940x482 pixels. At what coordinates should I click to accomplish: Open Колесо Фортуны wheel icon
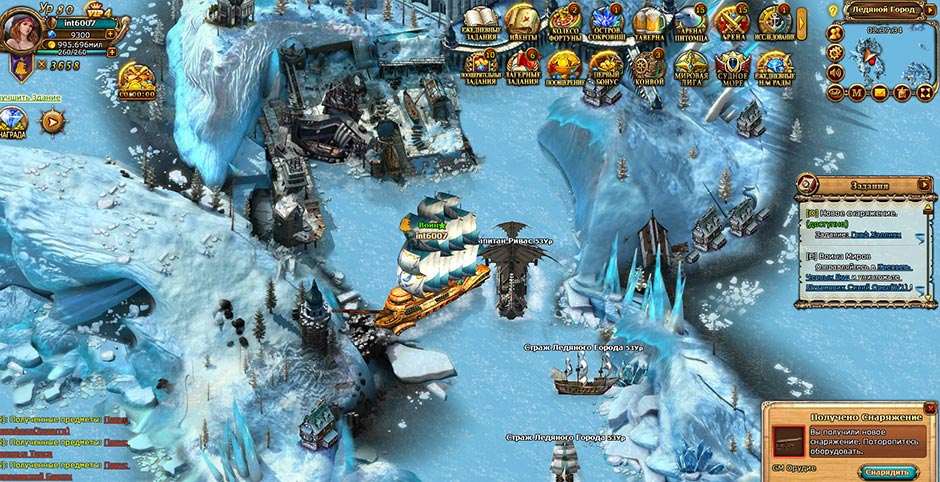click(564, 21)
